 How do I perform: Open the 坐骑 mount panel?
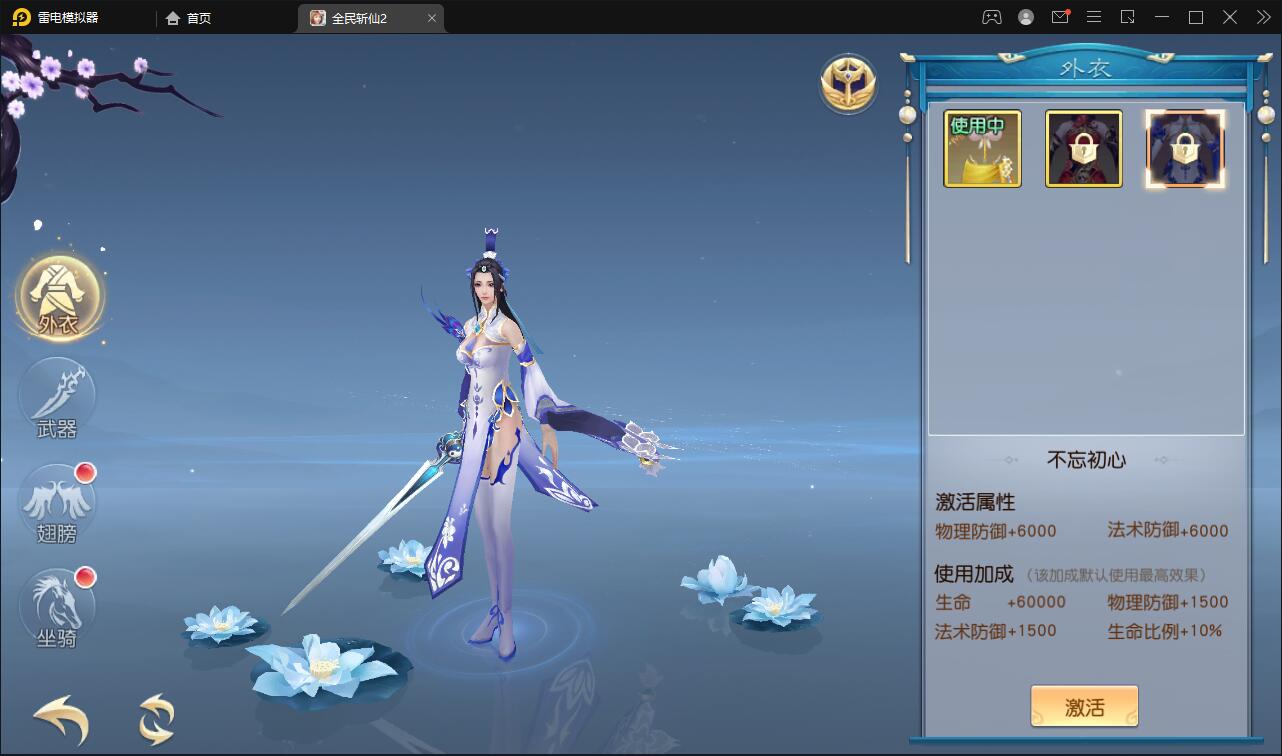click(x=58, y=607)
